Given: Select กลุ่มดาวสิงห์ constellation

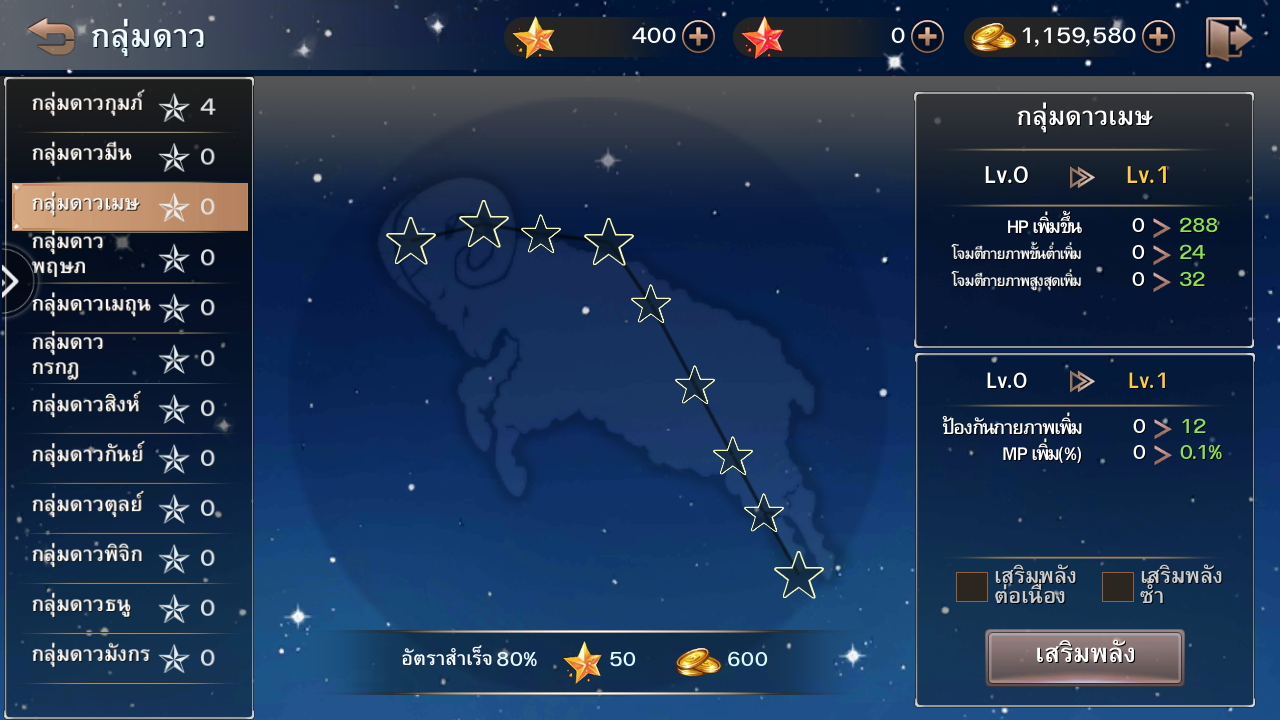Looking at the screenshot, I should point(129,407).
